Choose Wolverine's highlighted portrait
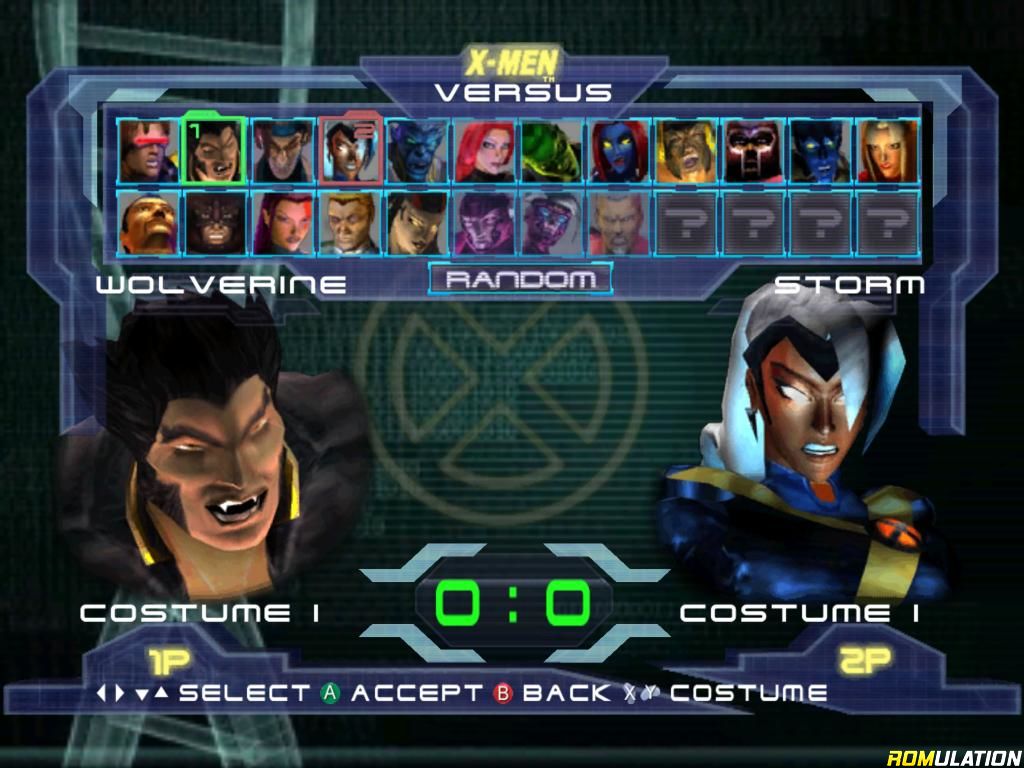 click(x=214, y=151)
